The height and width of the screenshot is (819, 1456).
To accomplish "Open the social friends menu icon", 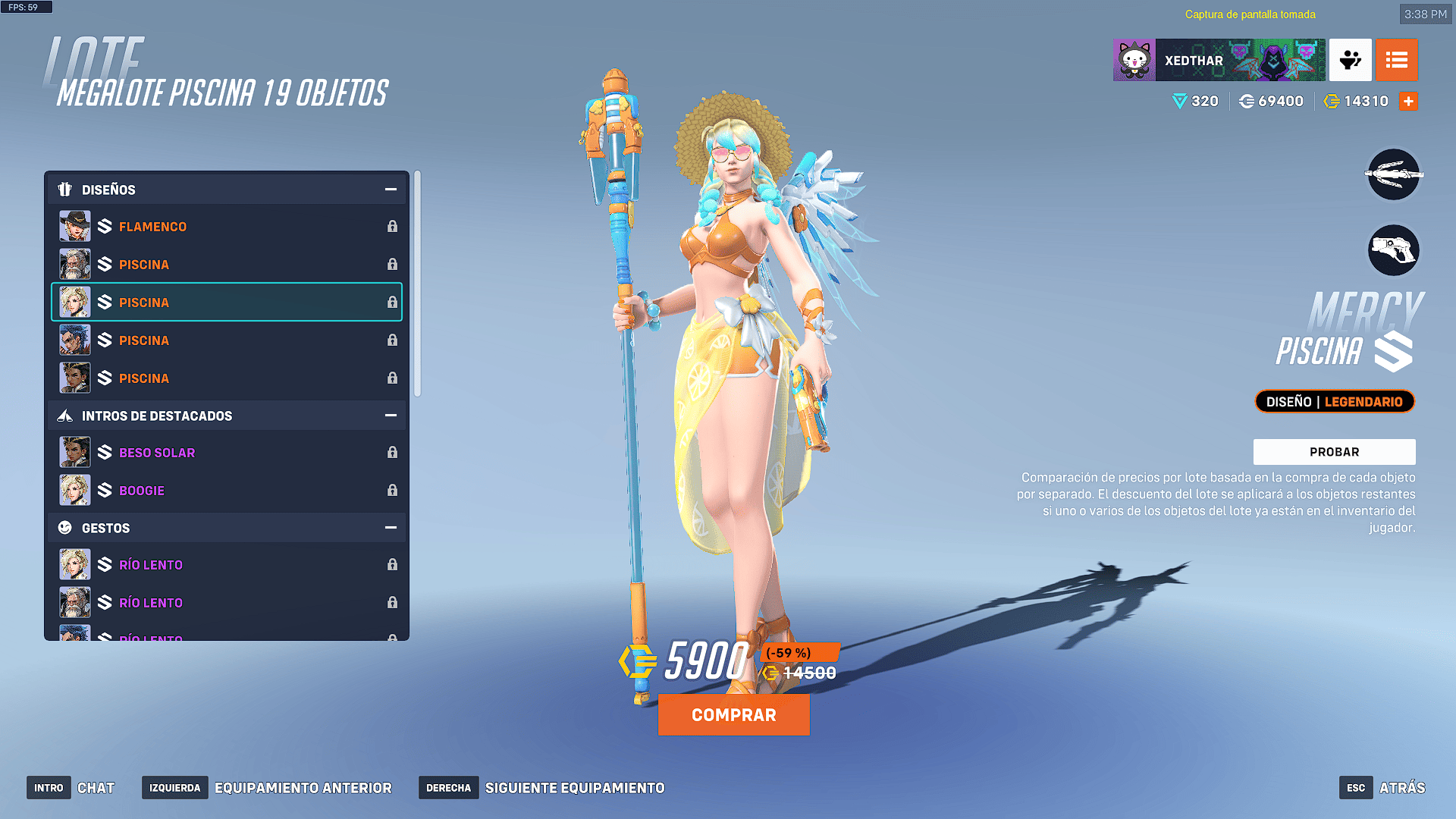I will (1350, 61).
